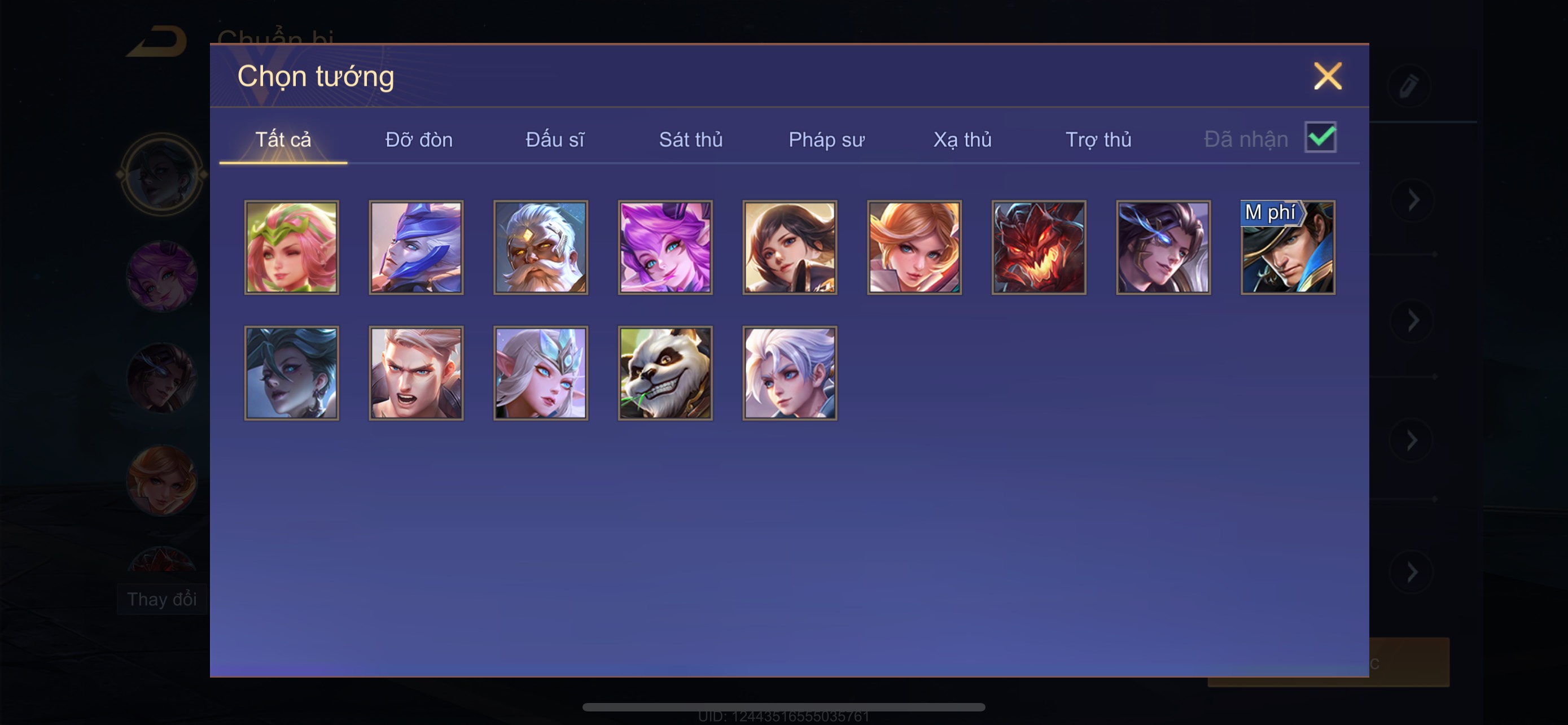Pick the elf with crystal tiara
1568x725 pixels.
[x=541, y=373]
